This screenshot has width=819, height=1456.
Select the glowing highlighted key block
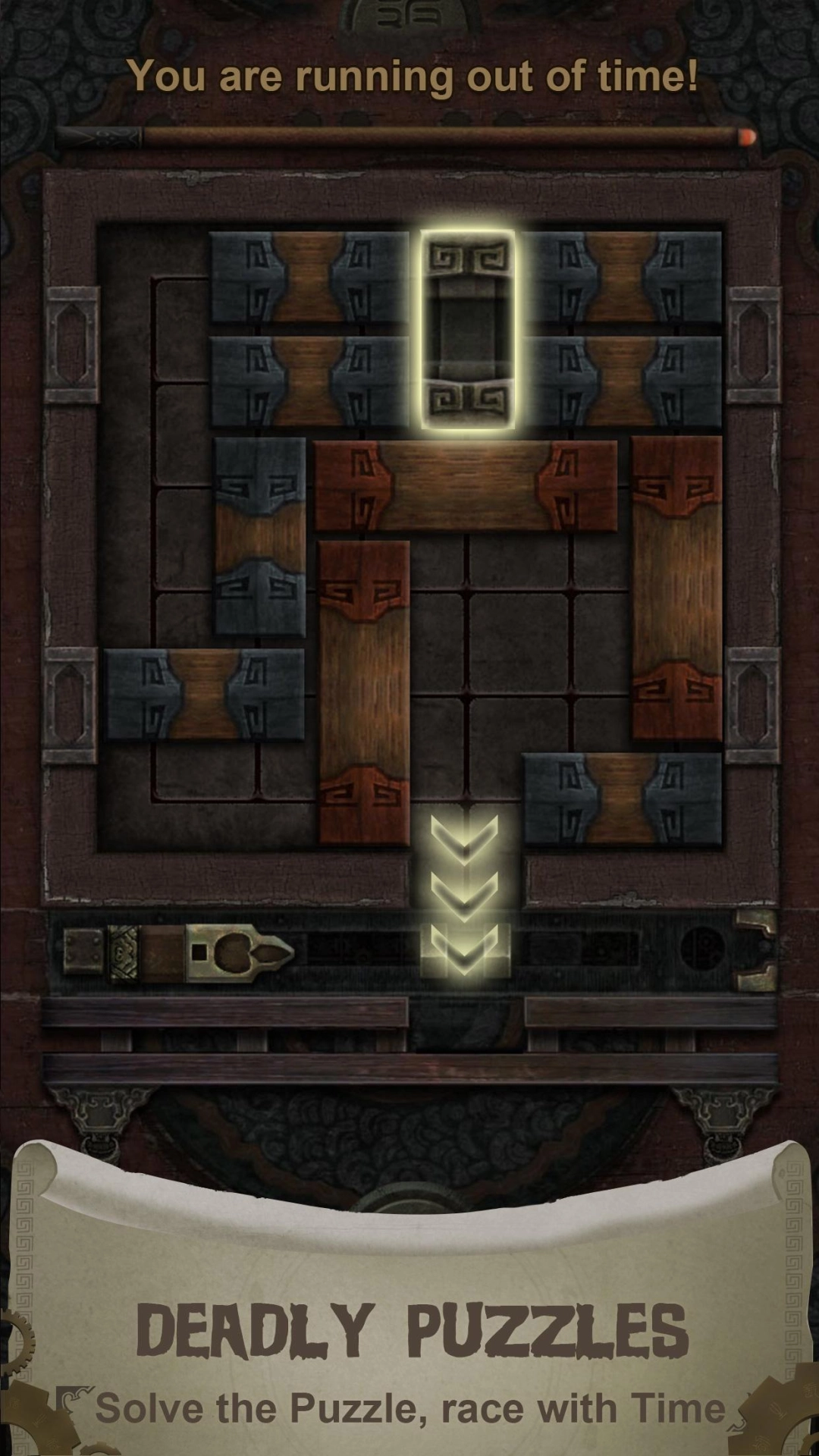[x=468, y=329]
